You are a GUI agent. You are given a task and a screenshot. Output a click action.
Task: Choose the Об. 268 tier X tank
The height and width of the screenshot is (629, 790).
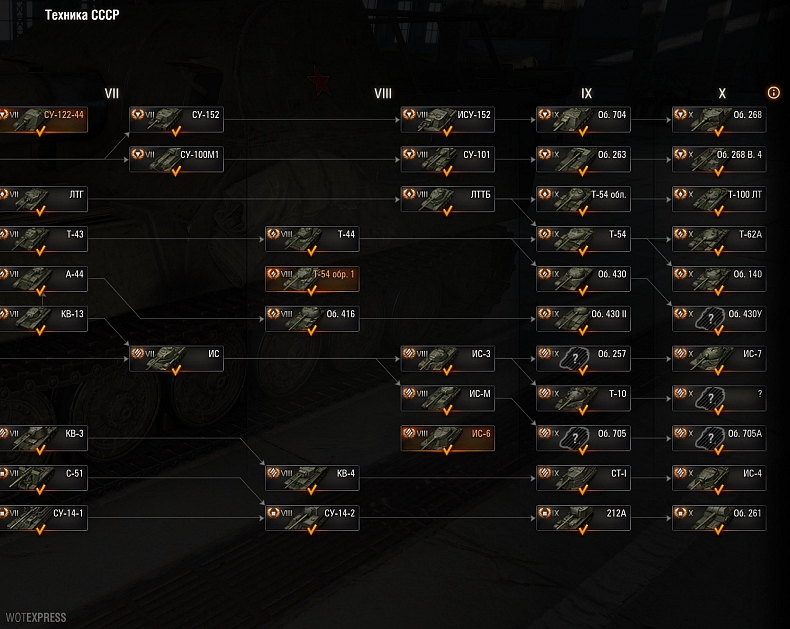point(719,120)
